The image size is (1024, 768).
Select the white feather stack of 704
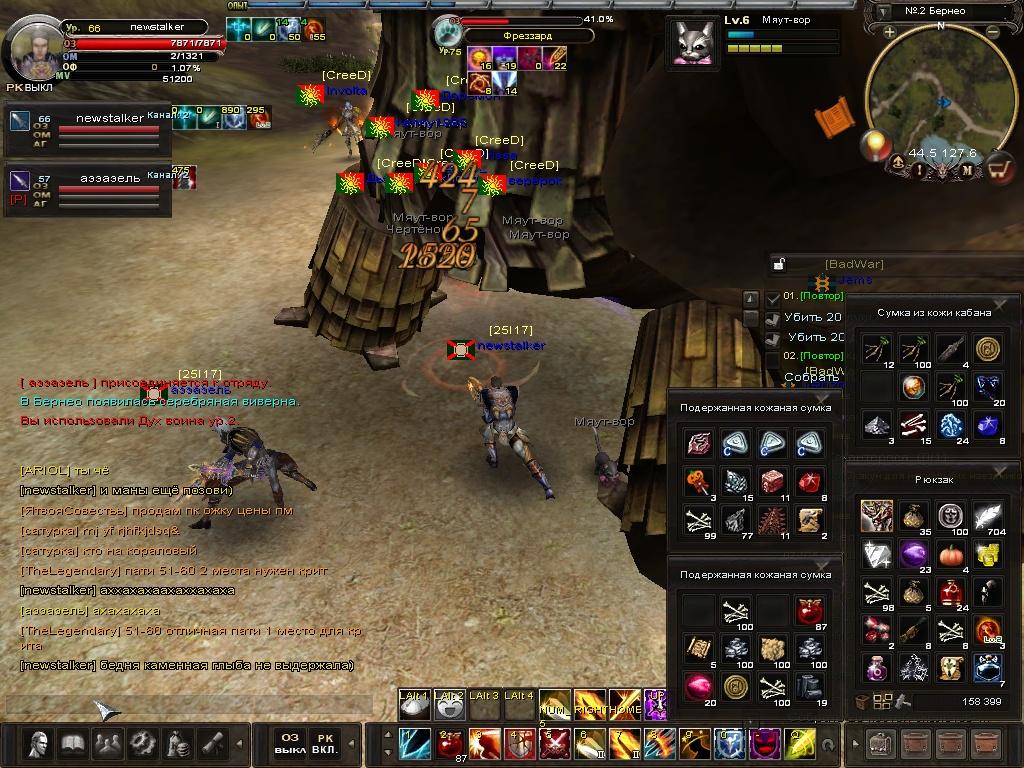988,517
